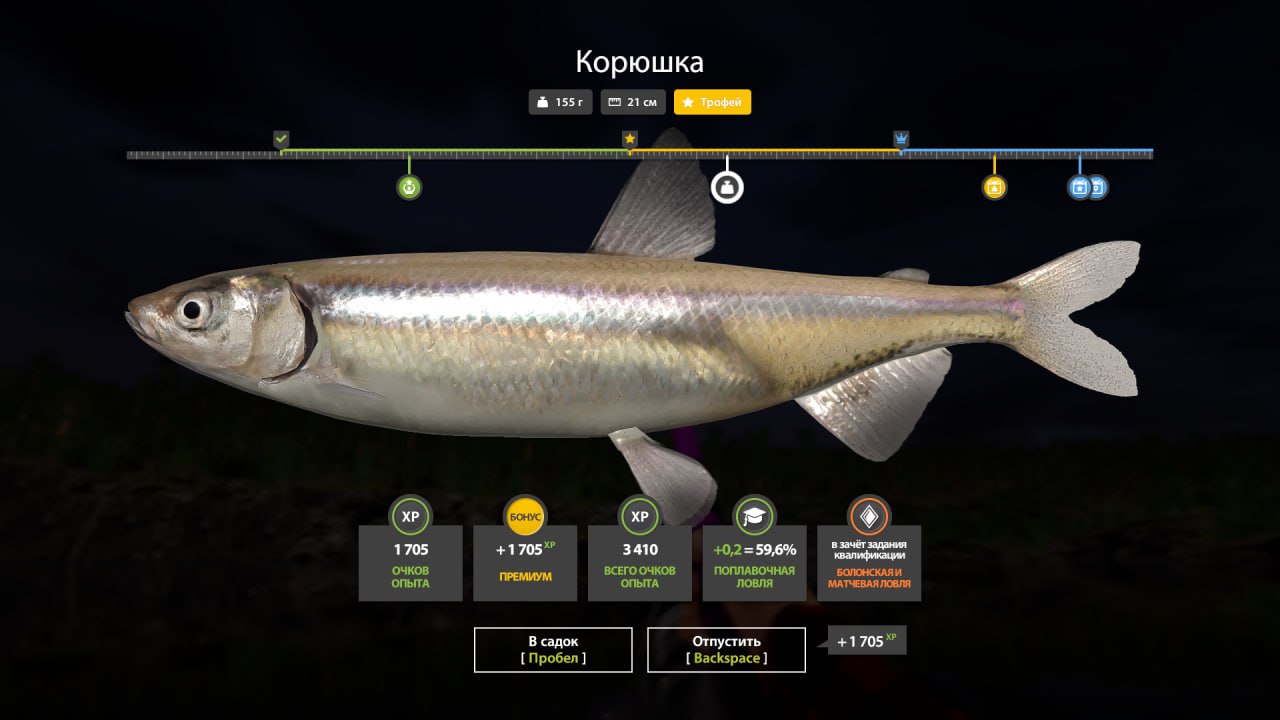Click the green checkmark marker on the ruler
Screen dimensions: 1280x720
coord(281,138)
